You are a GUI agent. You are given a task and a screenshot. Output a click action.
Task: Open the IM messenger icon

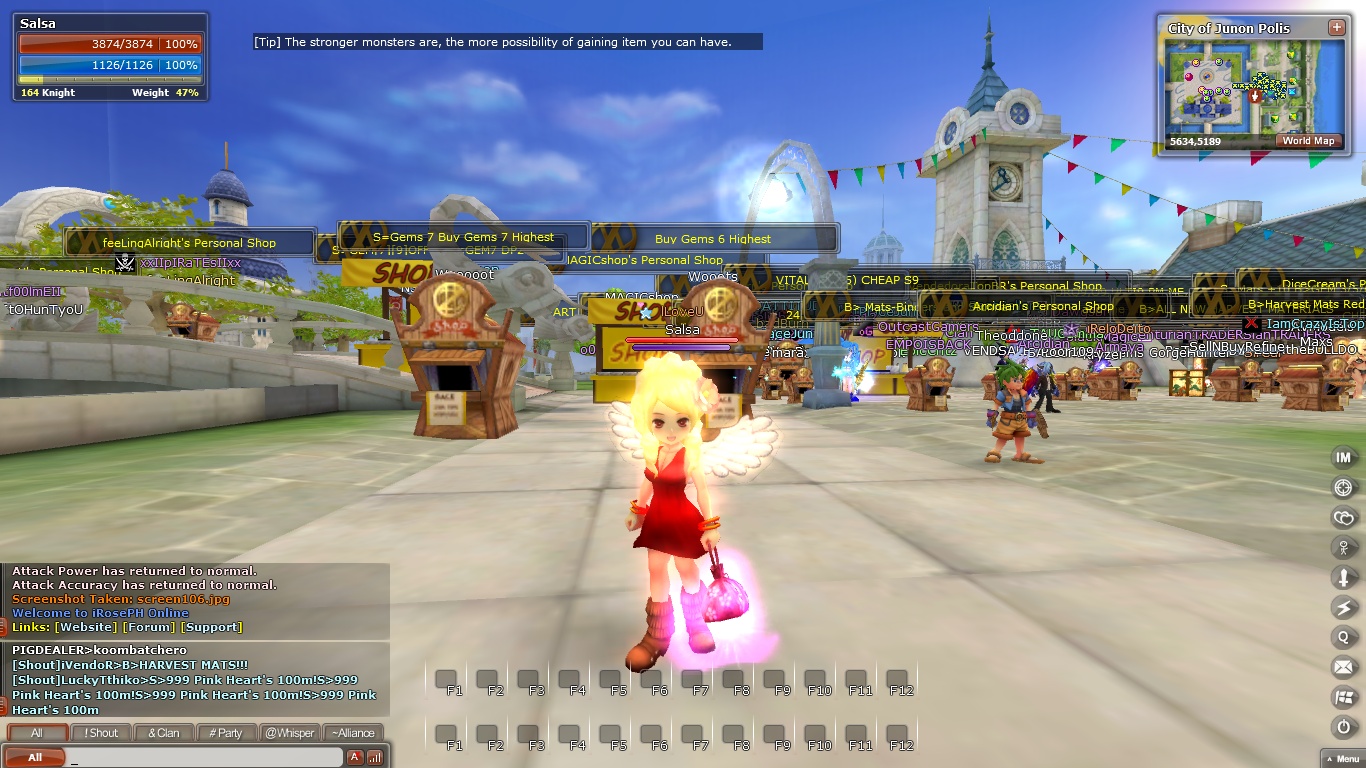coord(1343,457)
